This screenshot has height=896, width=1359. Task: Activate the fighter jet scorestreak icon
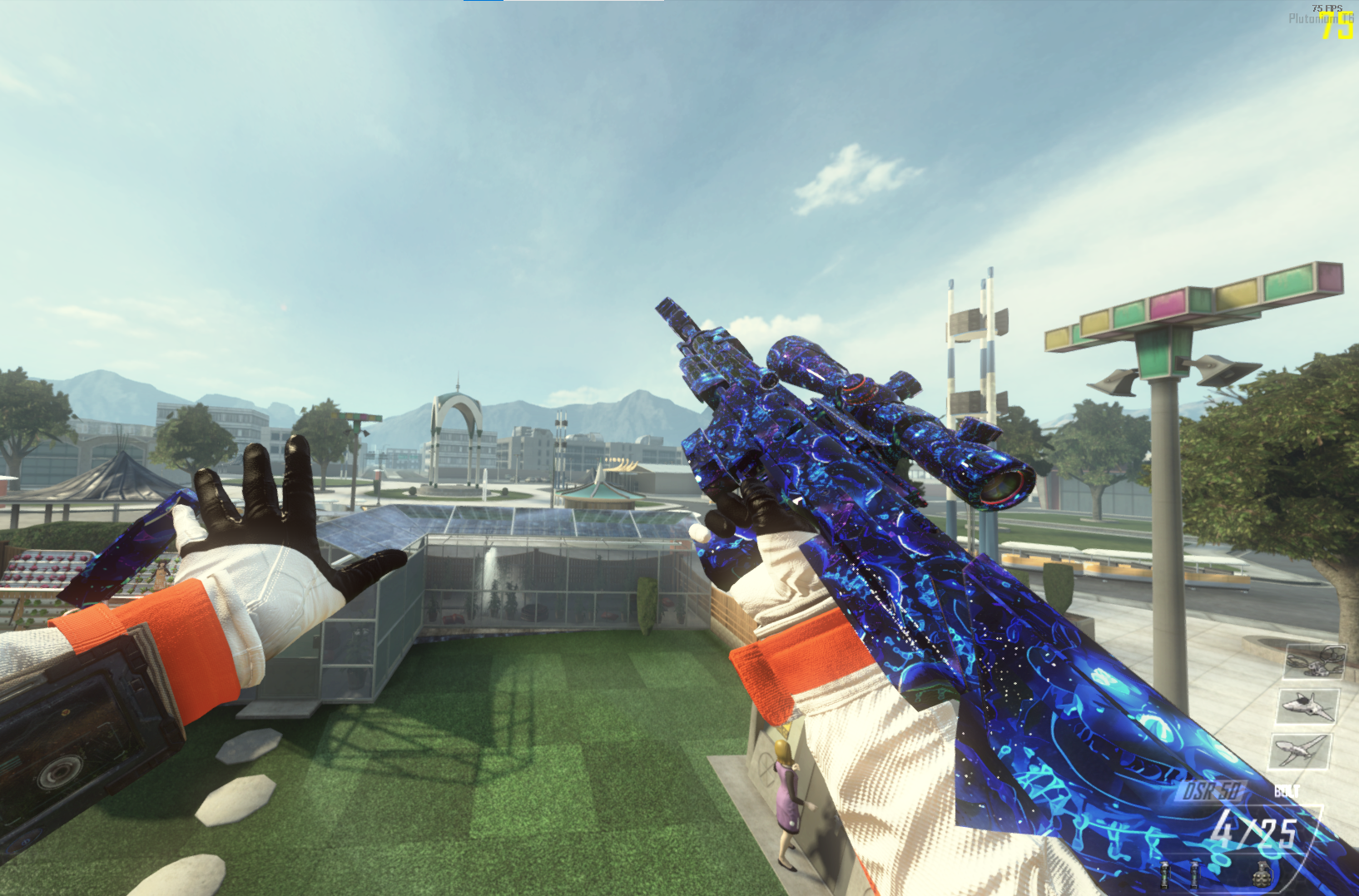(1307, 705)
